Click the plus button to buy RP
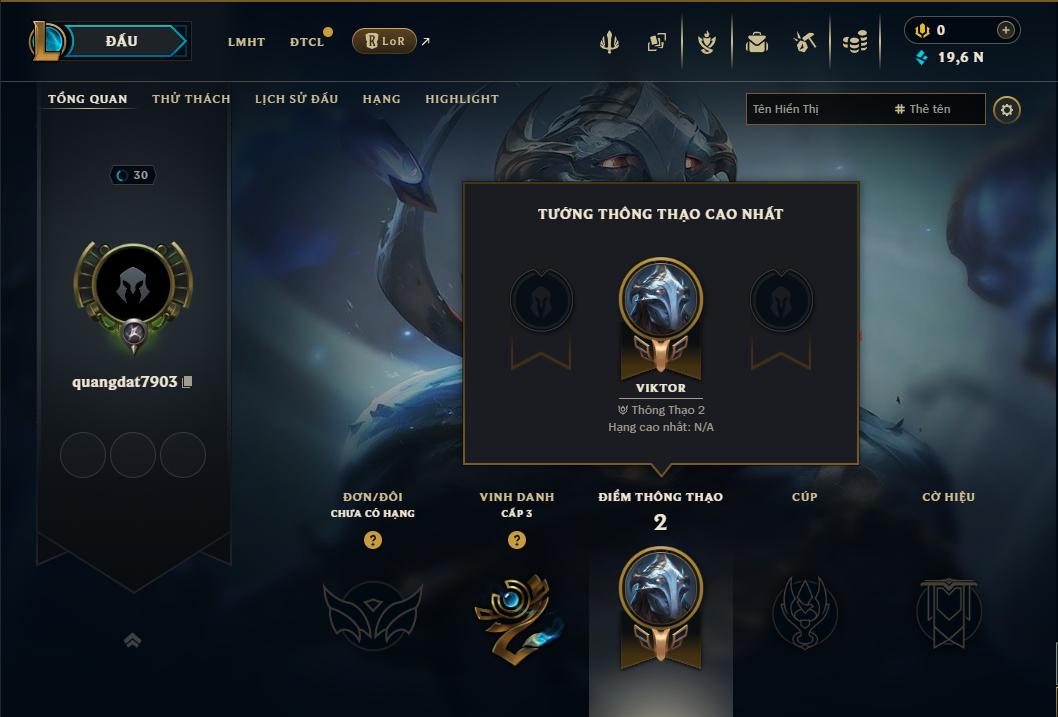The image size is (1058, 717). click(1006, 30)
